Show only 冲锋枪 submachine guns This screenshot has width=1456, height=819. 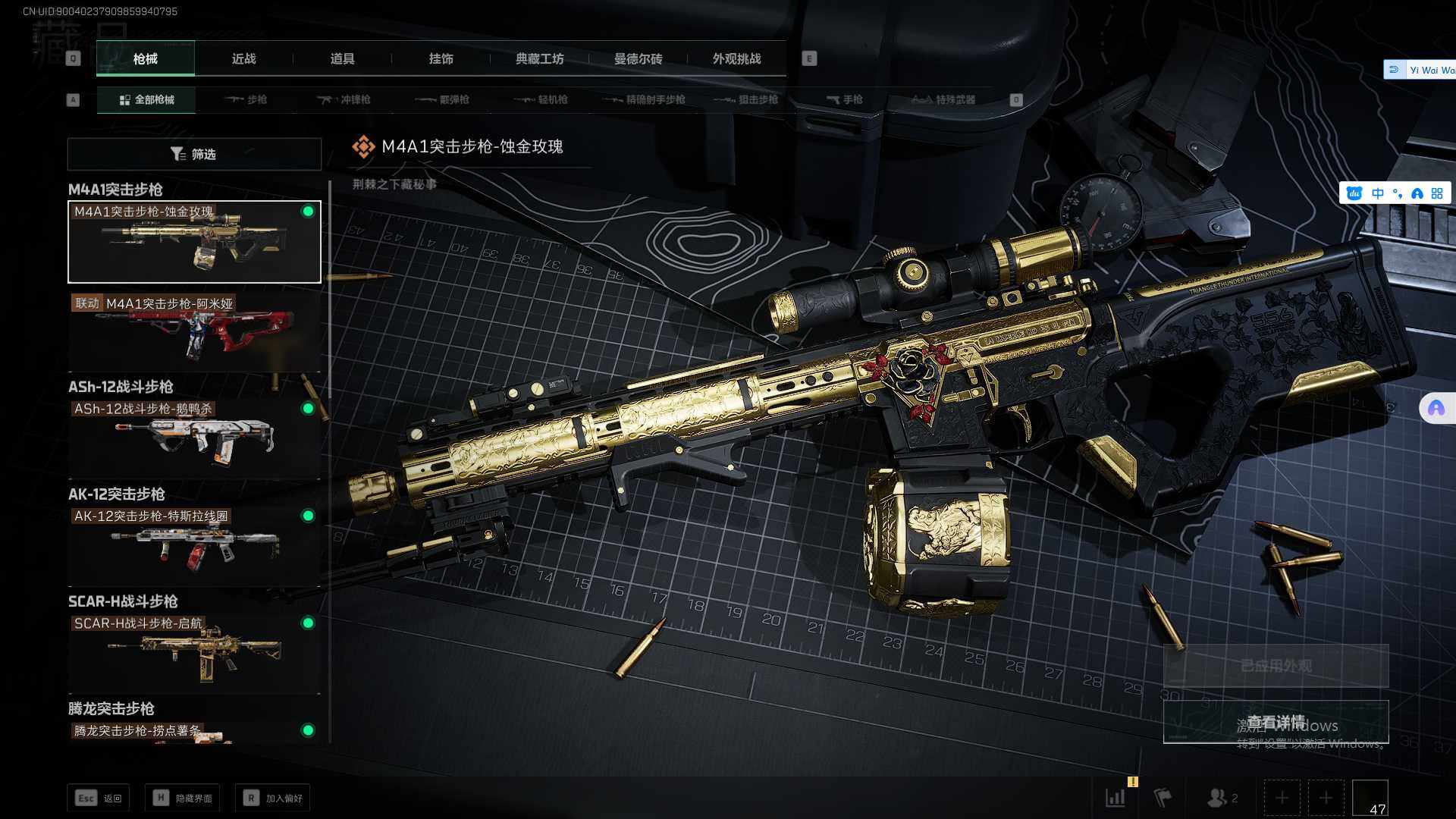coord(344,99)
